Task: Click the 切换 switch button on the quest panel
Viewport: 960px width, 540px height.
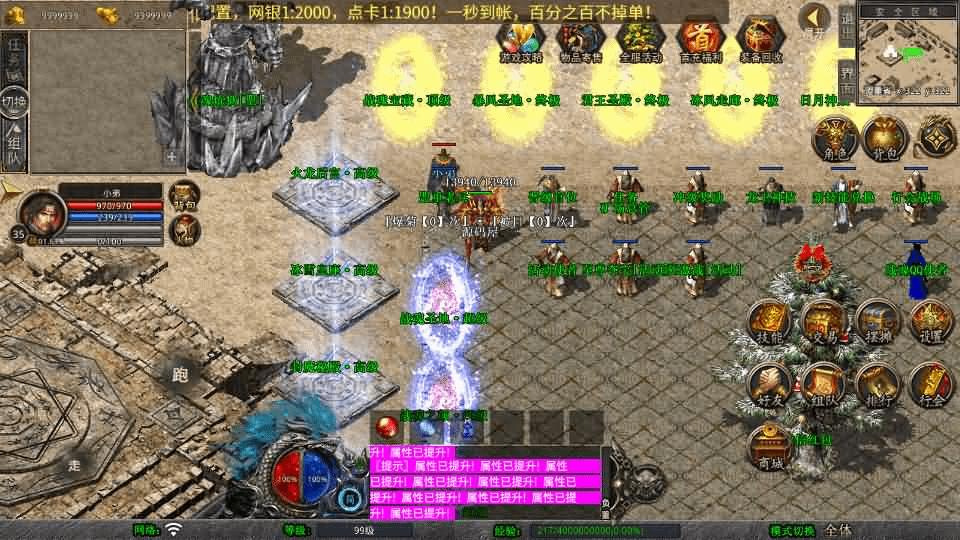Action: click(x=14, y=101)
